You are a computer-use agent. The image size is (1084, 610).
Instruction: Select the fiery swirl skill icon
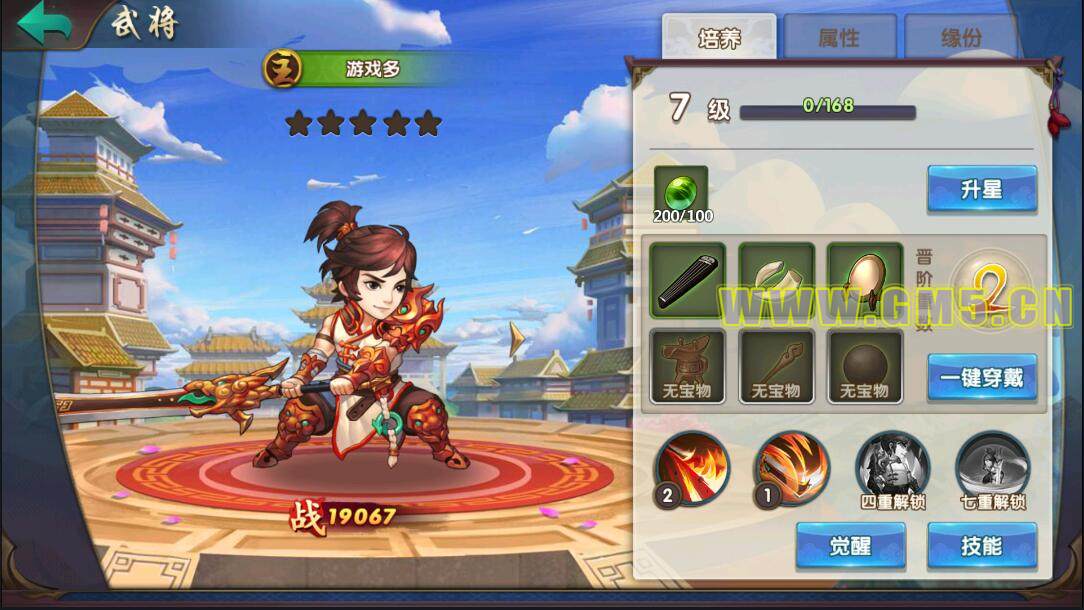click(792, 467)
